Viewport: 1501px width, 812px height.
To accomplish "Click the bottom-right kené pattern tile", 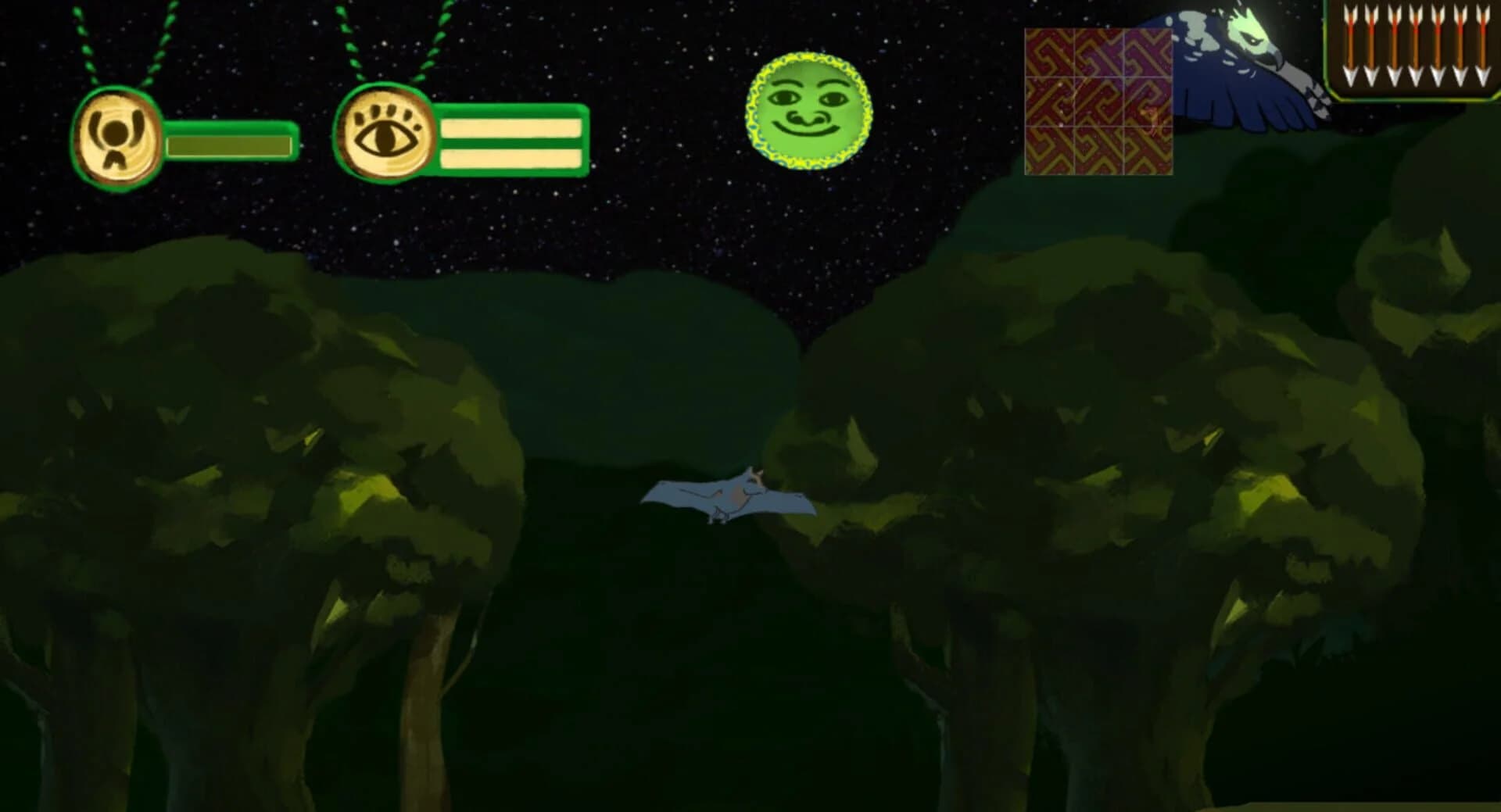I will 1148,148.
